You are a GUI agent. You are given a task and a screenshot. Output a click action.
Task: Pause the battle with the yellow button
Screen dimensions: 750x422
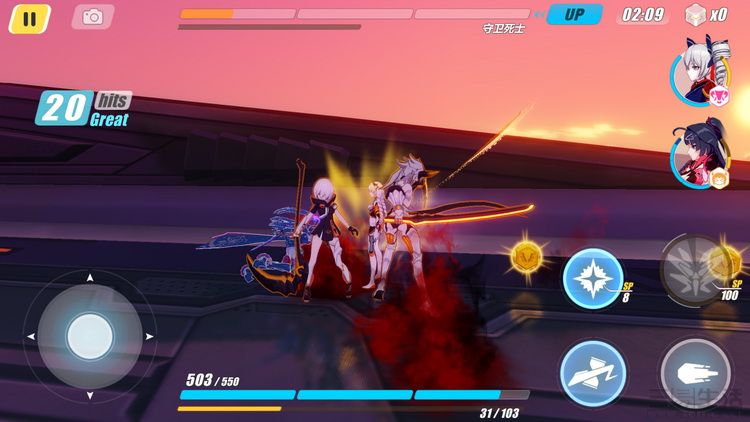pos(30,18)
